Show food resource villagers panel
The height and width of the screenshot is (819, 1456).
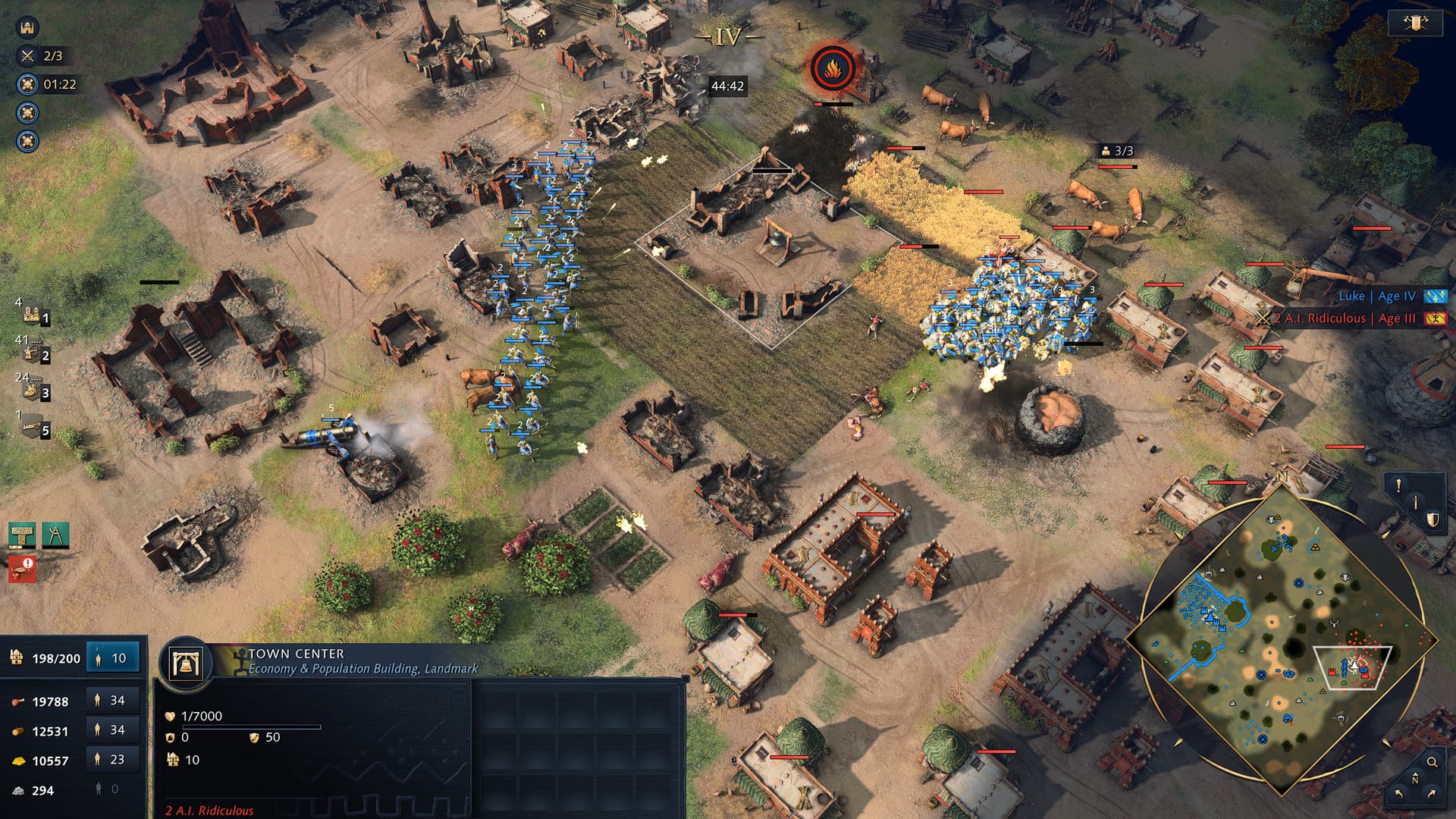point(111,701)
